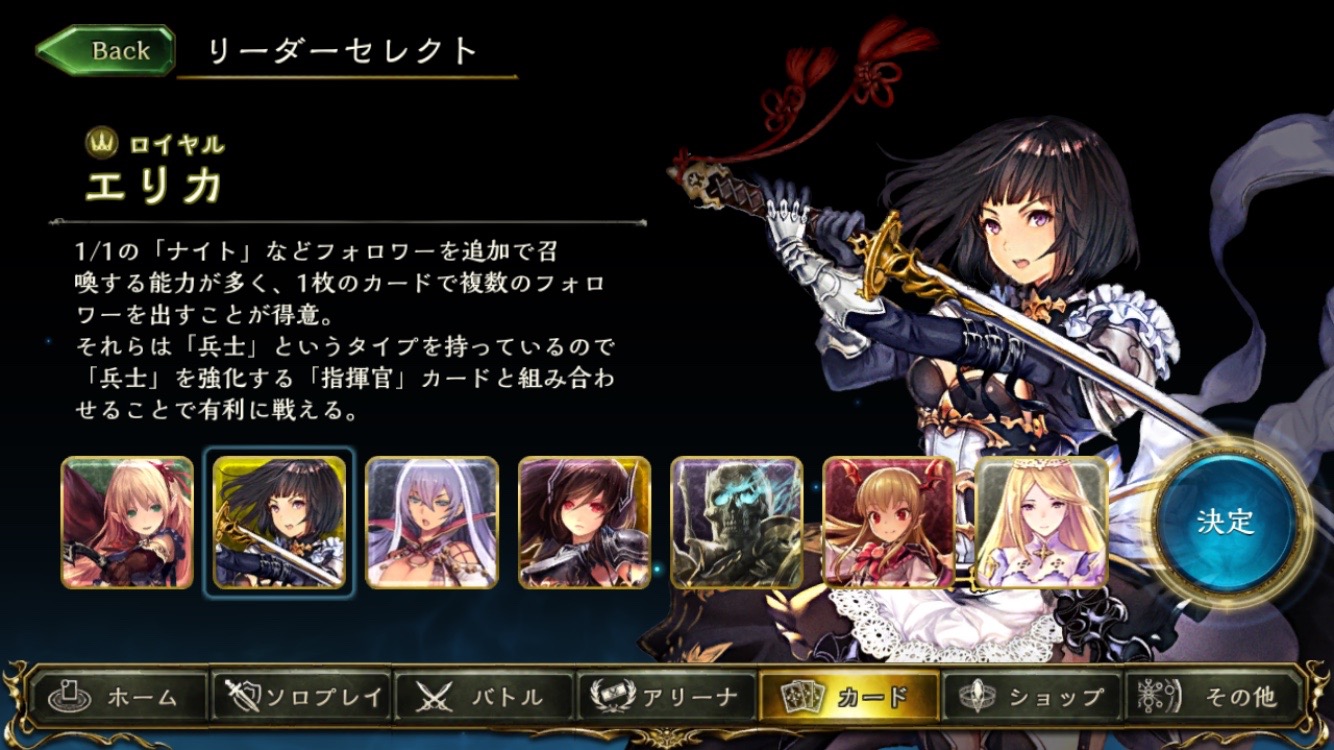Pick the blonde priestess leader portrait
Screen dimensions: 1334x750
coord(1040,522)
